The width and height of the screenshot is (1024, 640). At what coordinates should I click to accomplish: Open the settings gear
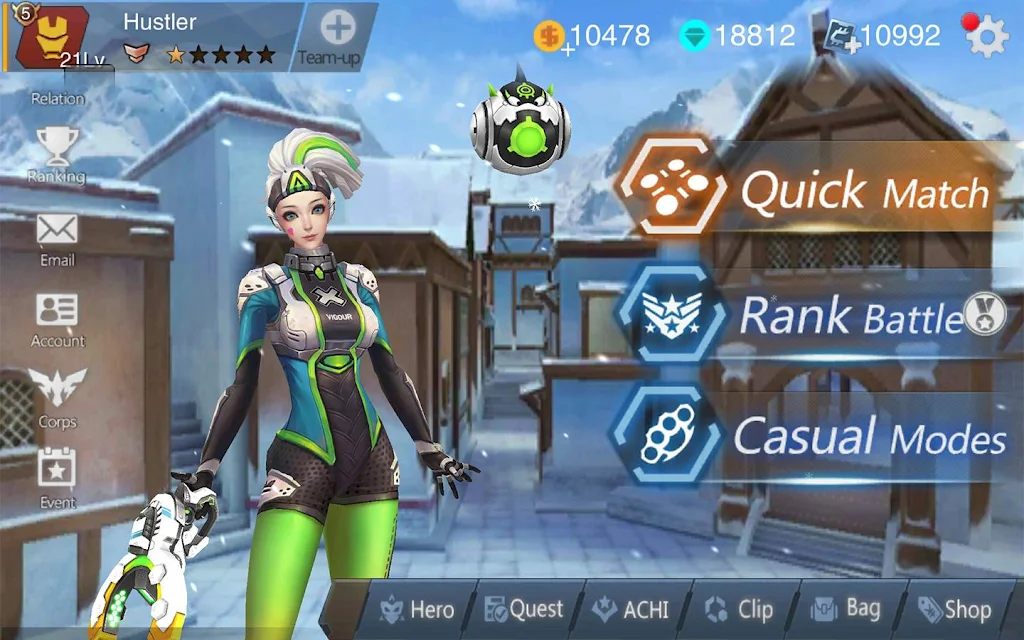[986, 37]
